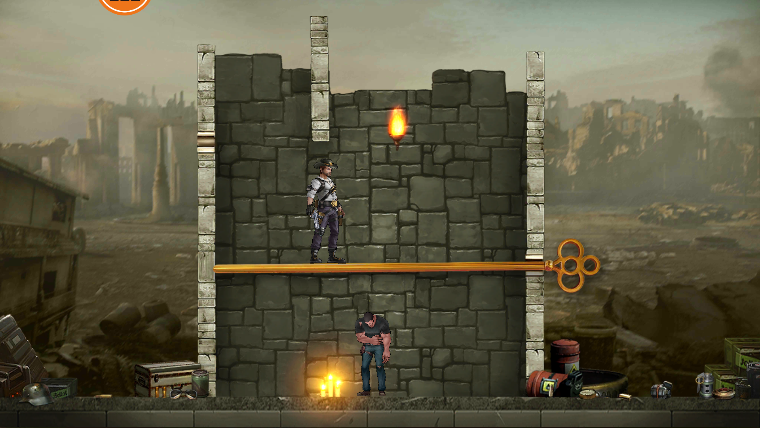Pull the golden pin by its ring handle

[576, 265]
